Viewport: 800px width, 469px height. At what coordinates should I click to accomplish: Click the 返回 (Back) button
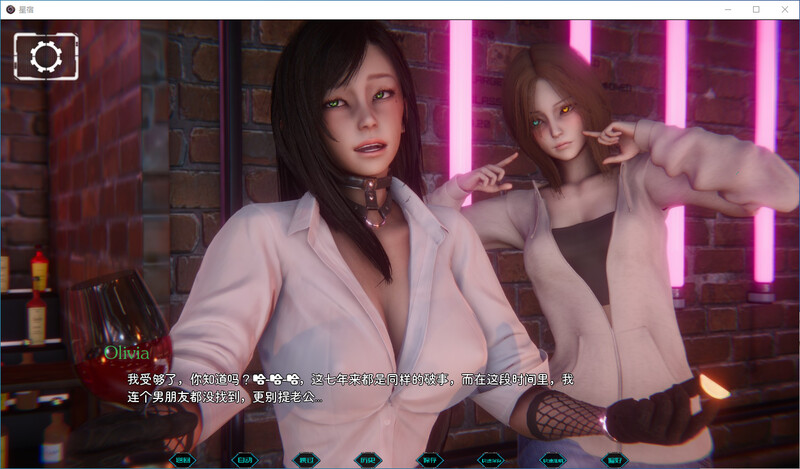tap(183, 460)
